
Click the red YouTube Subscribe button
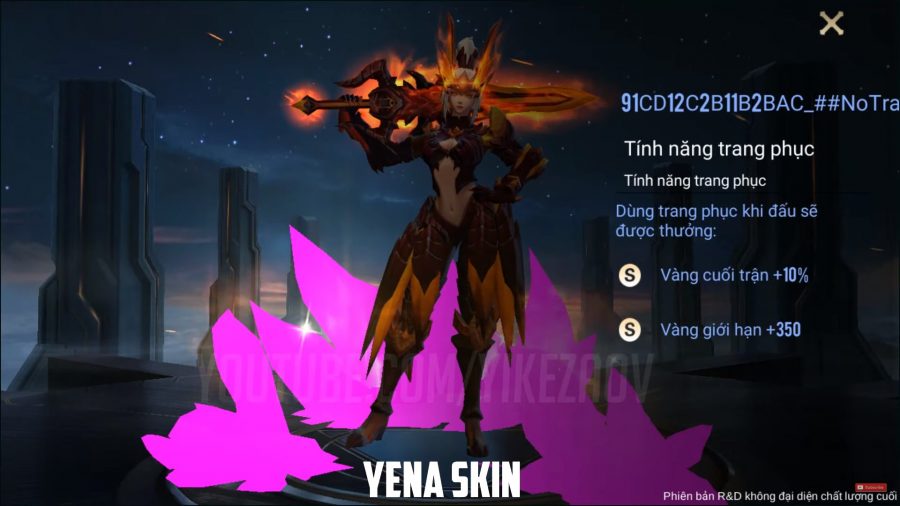[x=873, y=487]
